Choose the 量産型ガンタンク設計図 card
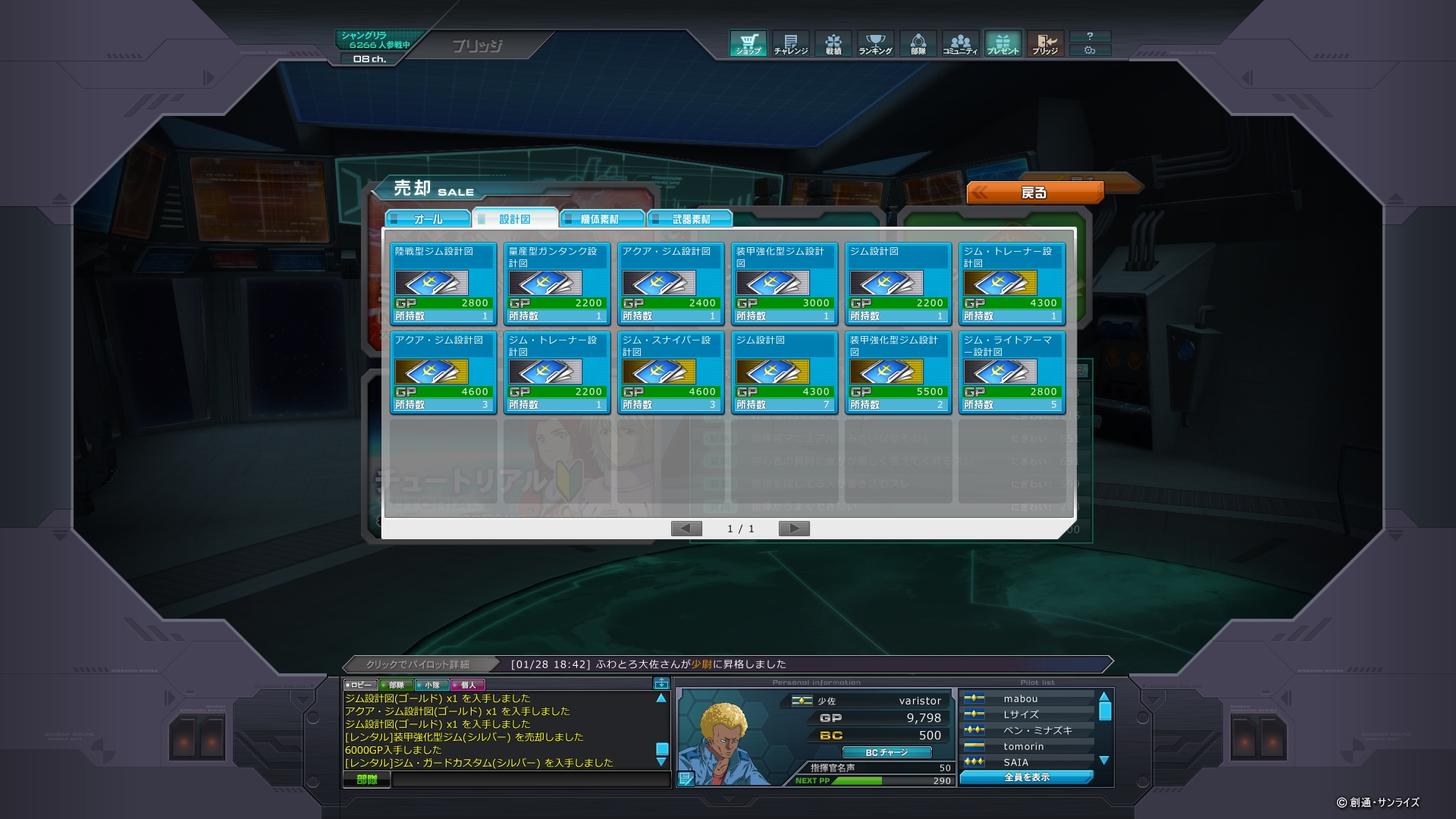Image resolution: width=1456 pixels, height=819 pixels. [557, 284]
